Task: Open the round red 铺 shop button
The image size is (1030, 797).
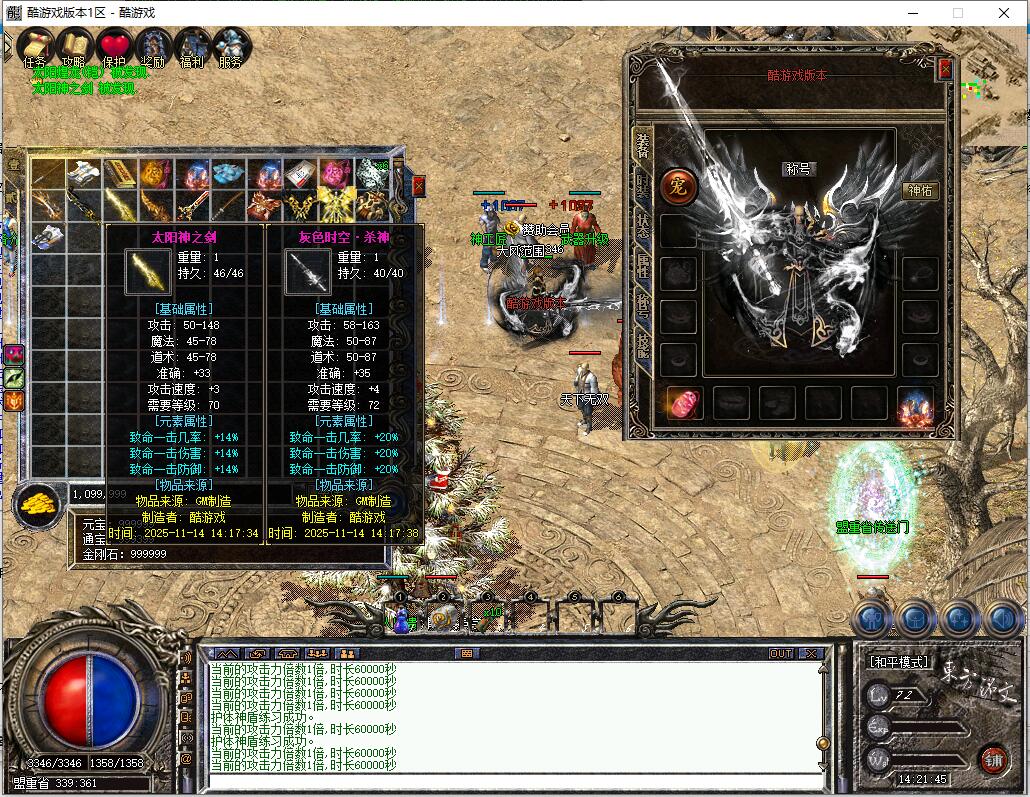Action: [993, 758]
